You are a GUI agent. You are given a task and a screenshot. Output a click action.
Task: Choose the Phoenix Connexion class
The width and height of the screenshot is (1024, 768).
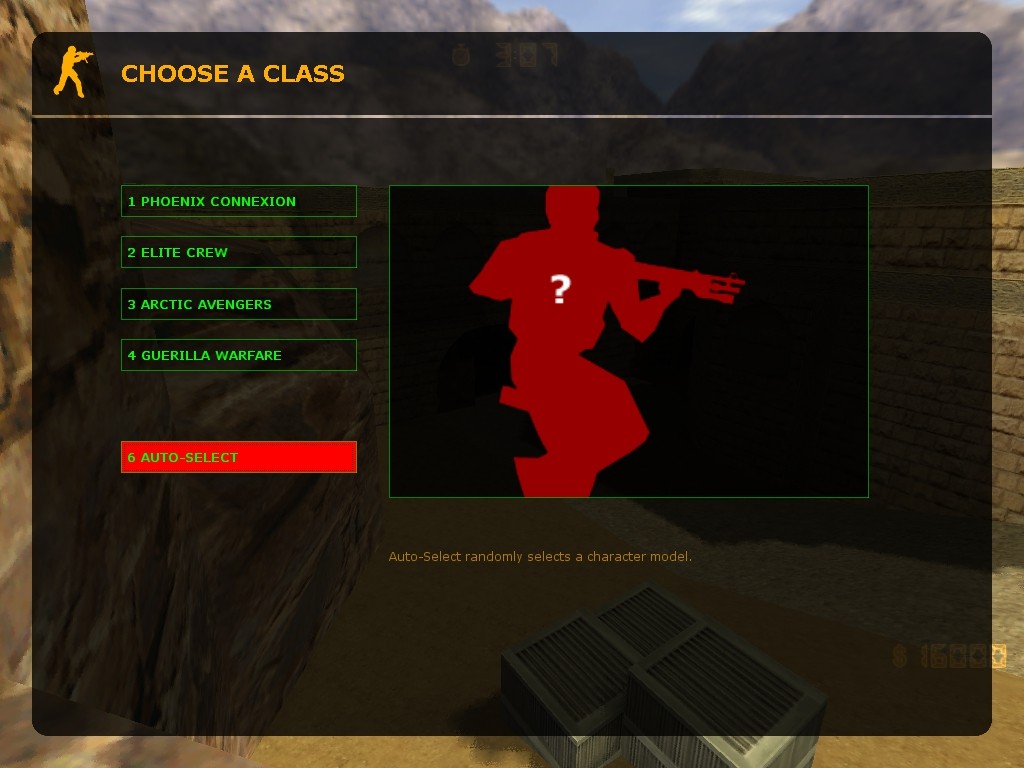click(238, 201)
